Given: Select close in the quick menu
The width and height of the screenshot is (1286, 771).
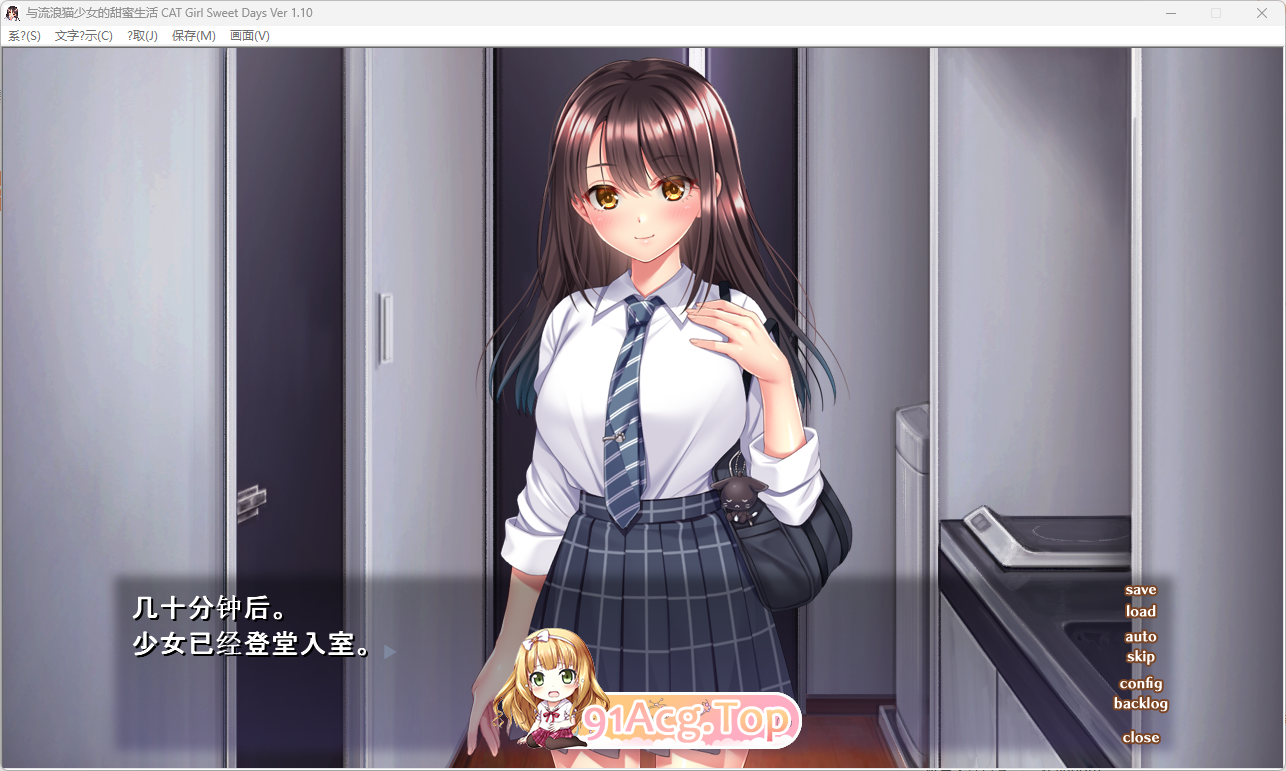Looking at the screenshot, I should click(1140, 737).
